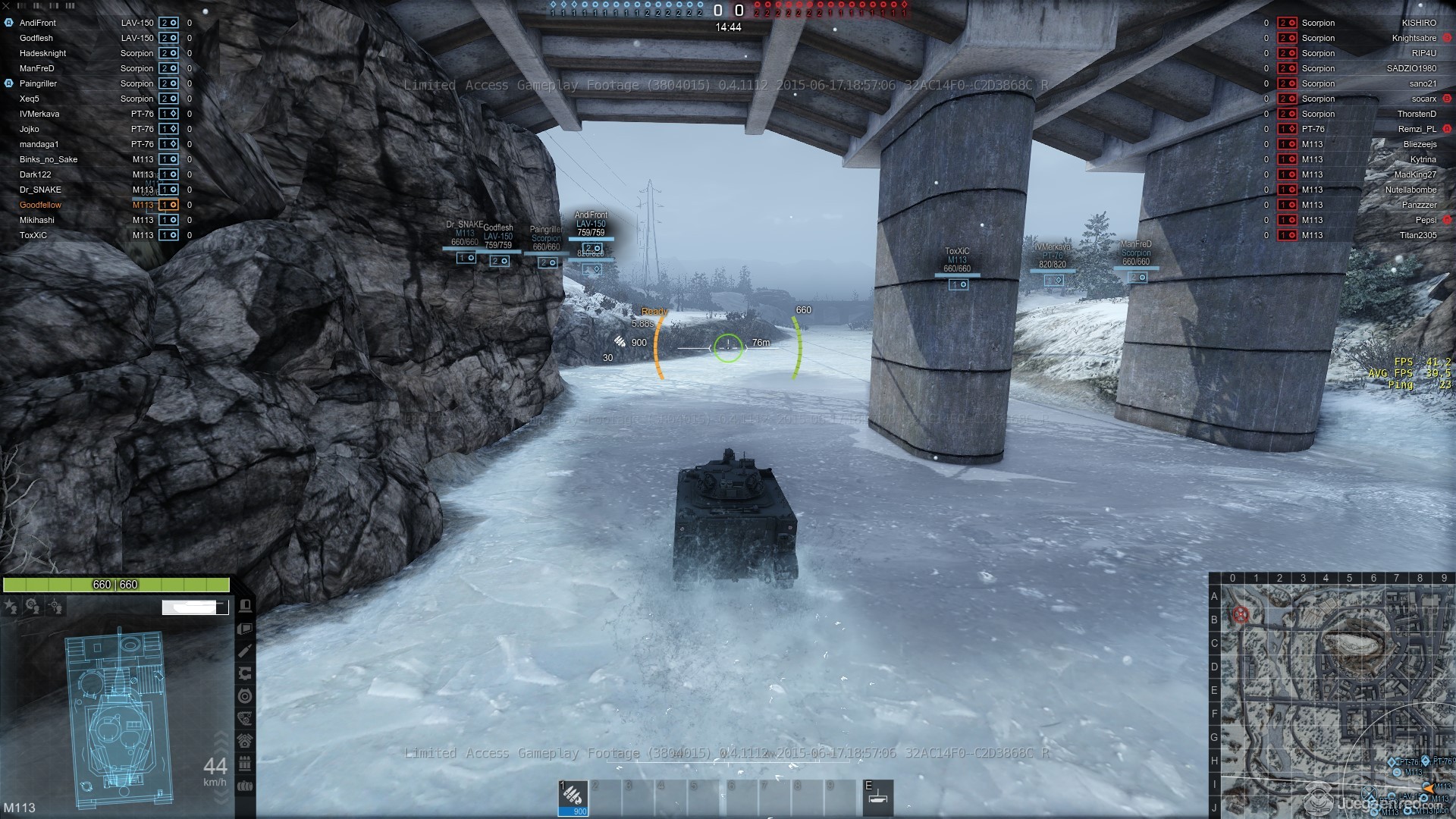Screen dimensions: 1456x819
Task: Click the shell module status icon
Action: (245, 651)
